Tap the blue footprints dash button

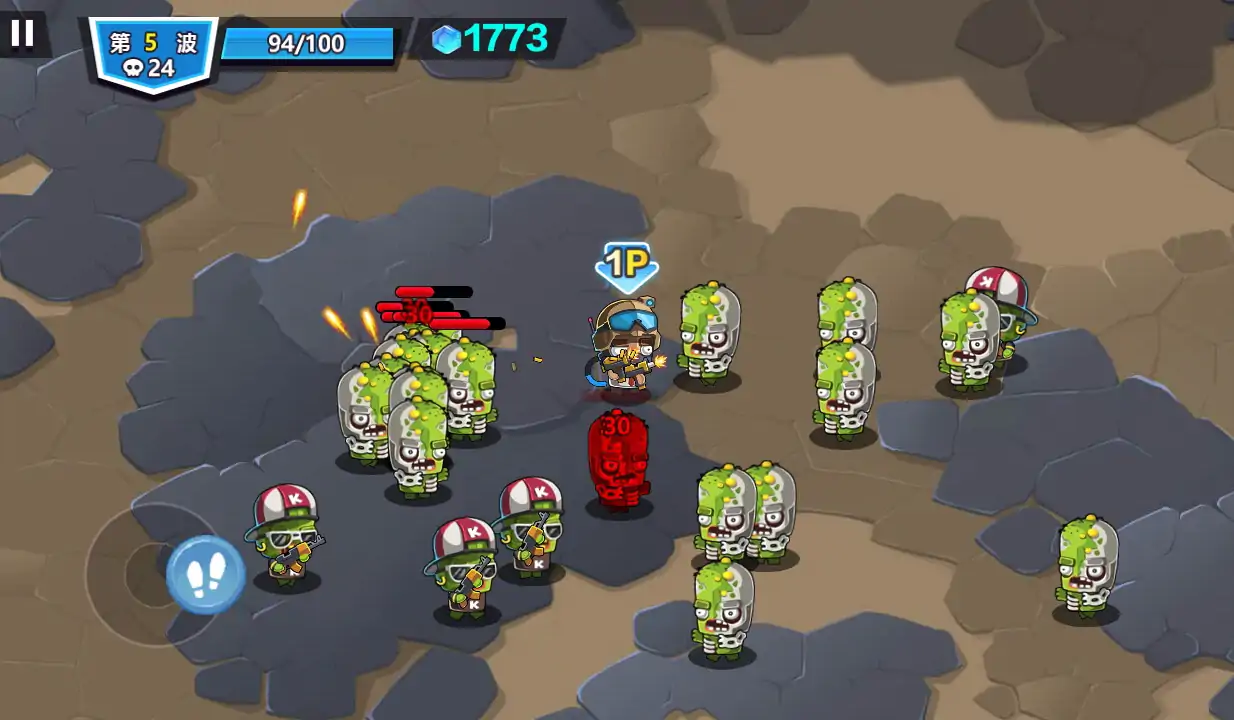pos(205,575)
